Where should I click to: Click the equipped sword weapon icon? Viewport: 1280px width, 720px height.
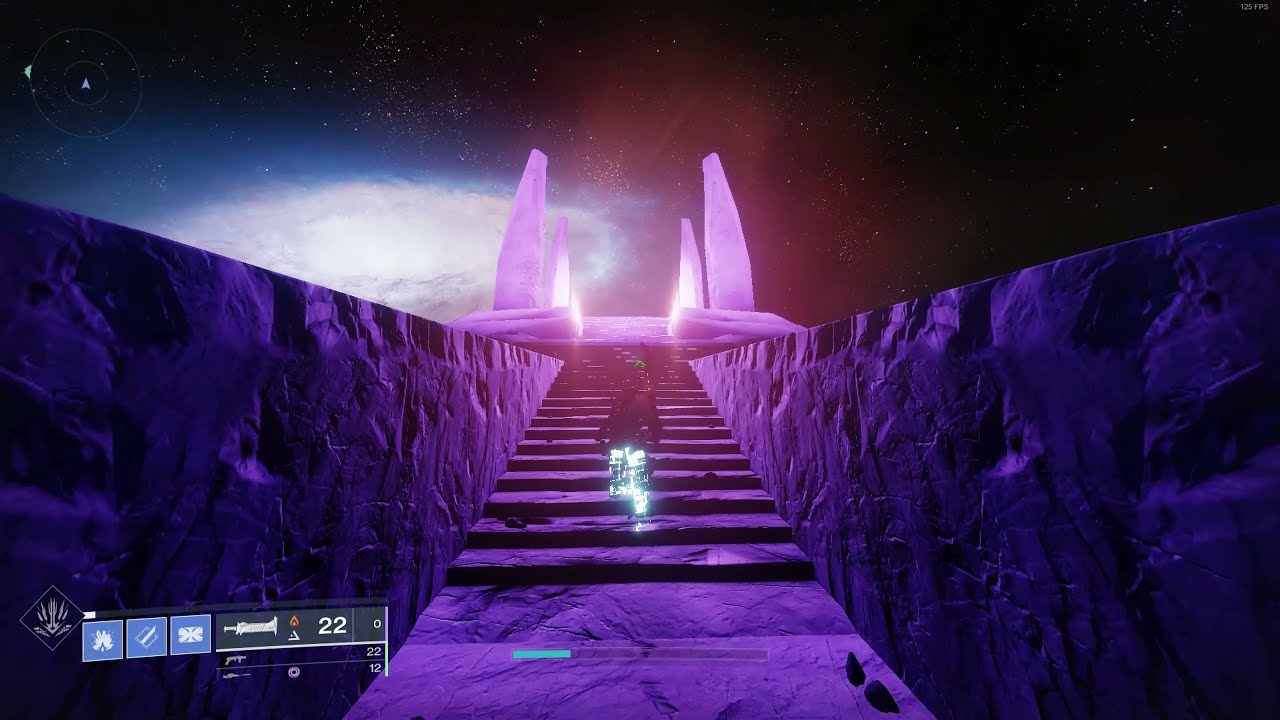click(249, 628)
